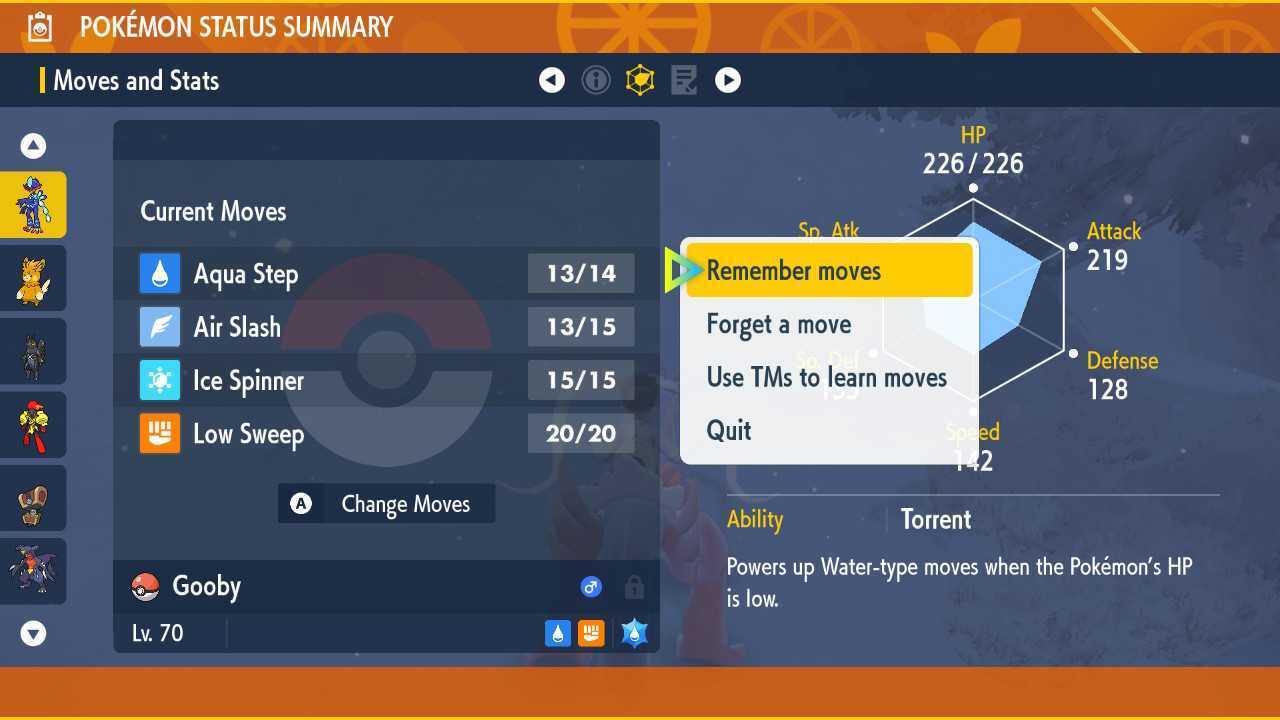Screen dimensions: 1280x720
Task: Toggle the lock icon near Gooby's name
Action: click(x=634, y=587)
